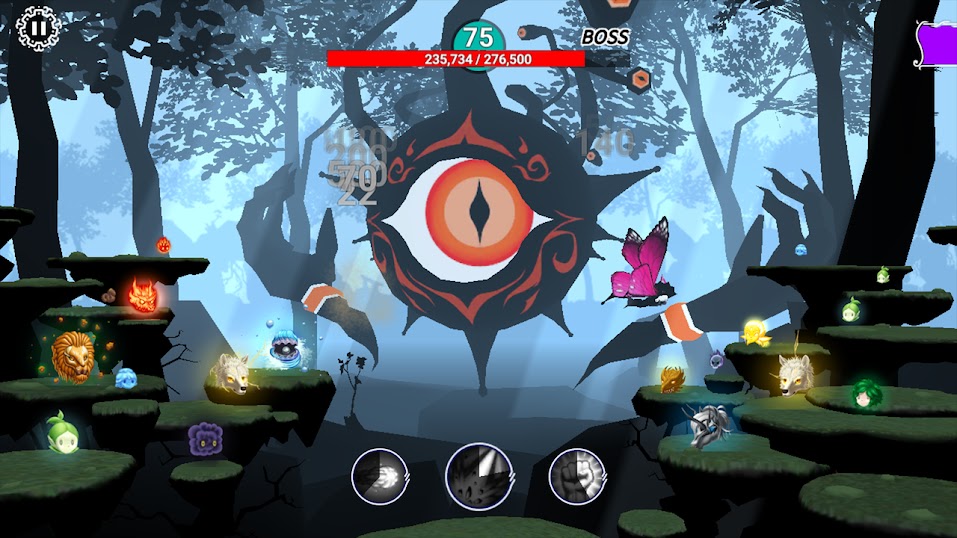
Task: Use the ground smash light-beam skill
Action: (x=478, y=476)
